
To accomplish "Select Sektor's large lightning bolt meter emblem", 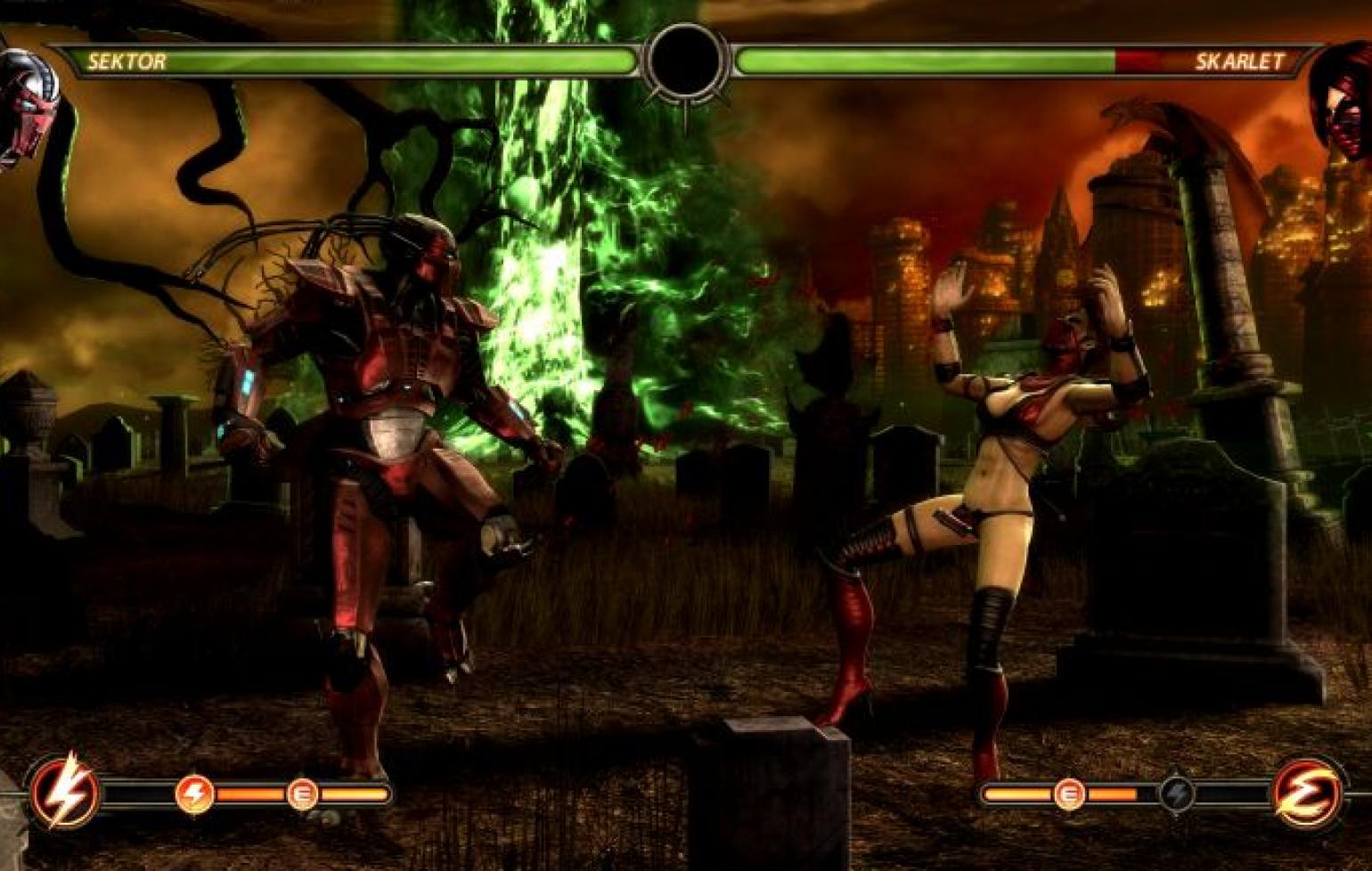I will (65, 790).
